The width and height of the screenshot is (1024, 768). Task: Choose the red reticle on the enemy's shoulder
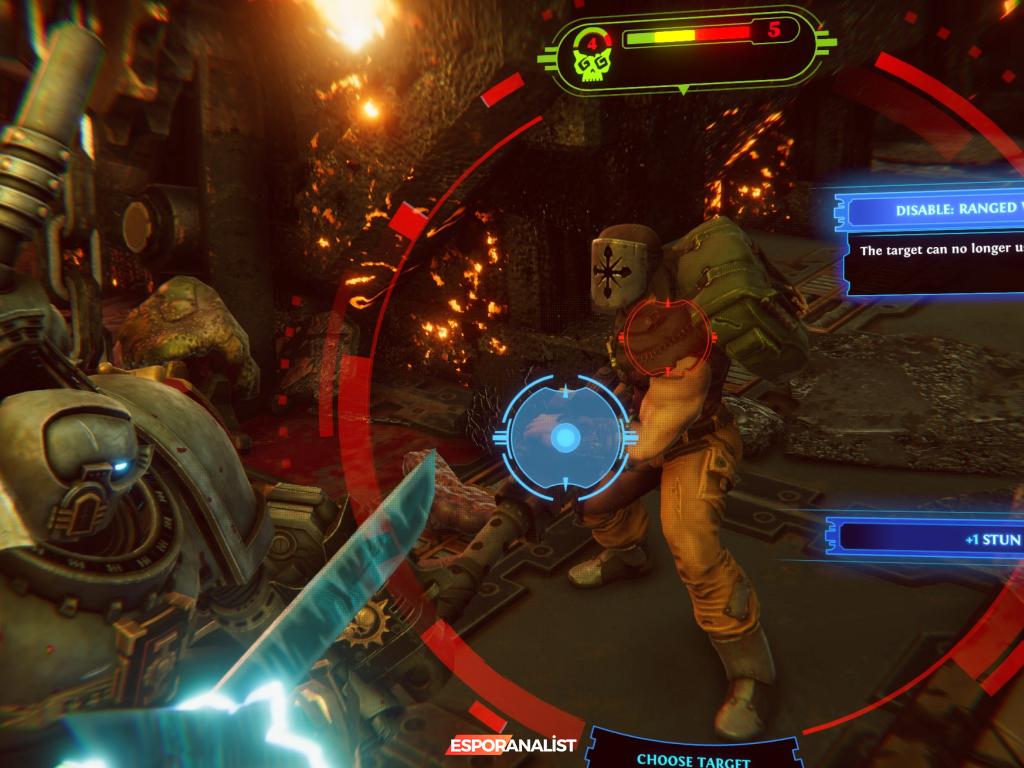click(662, 335)
